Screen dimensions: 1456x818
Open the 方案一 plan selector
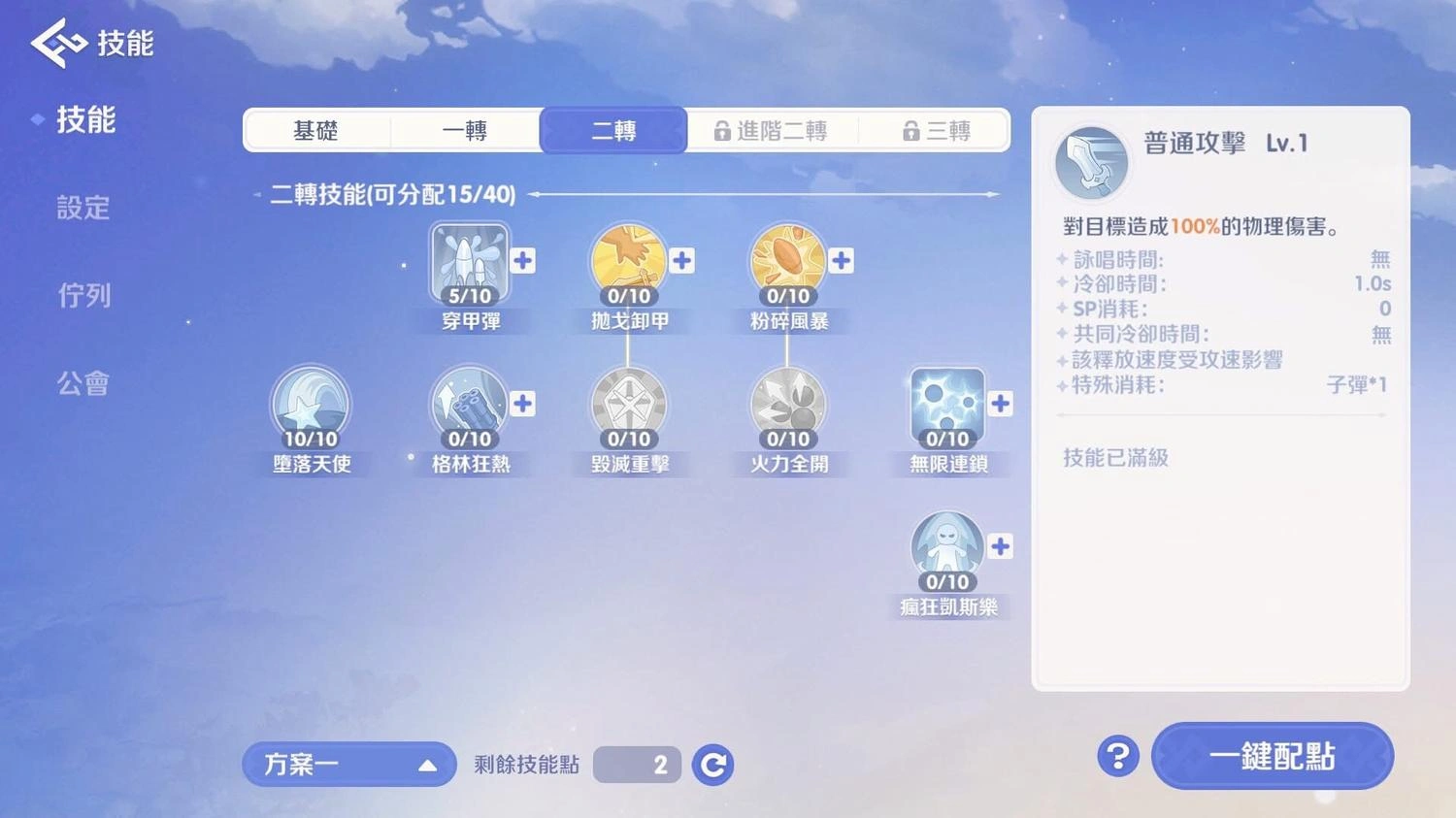[x=348, y=765]
